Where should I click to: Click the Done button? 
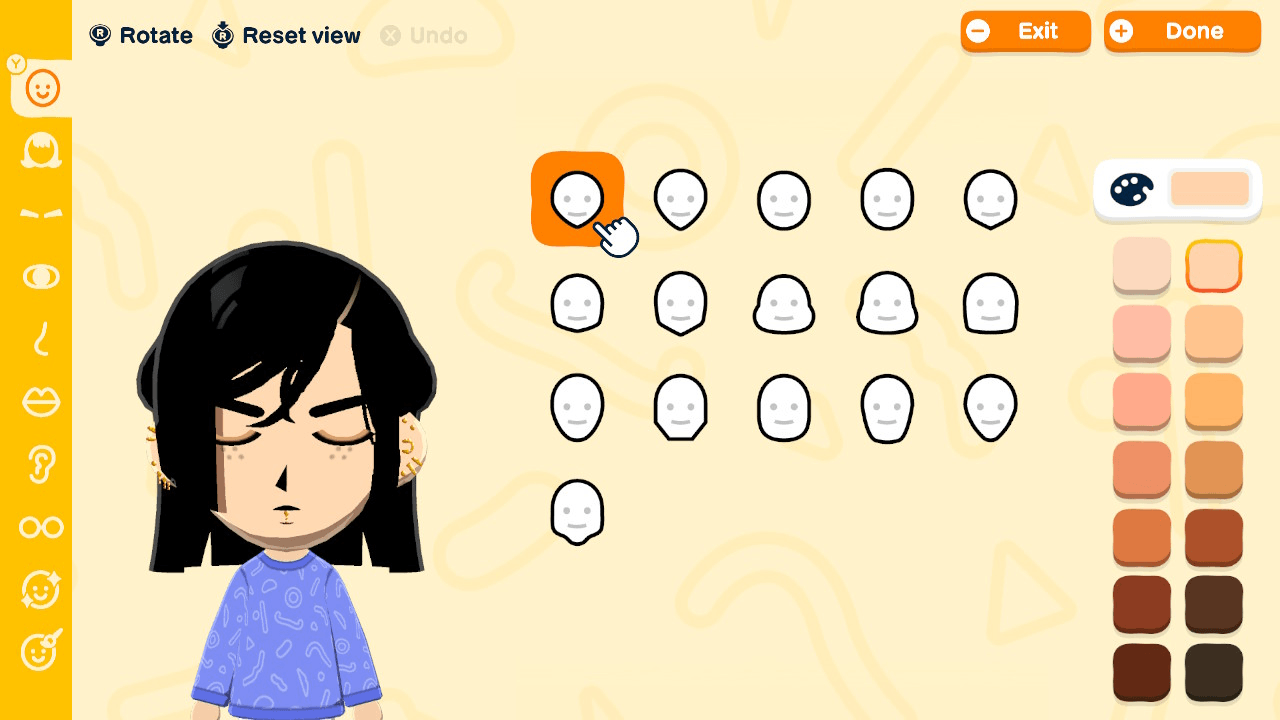pos(1182,31)
